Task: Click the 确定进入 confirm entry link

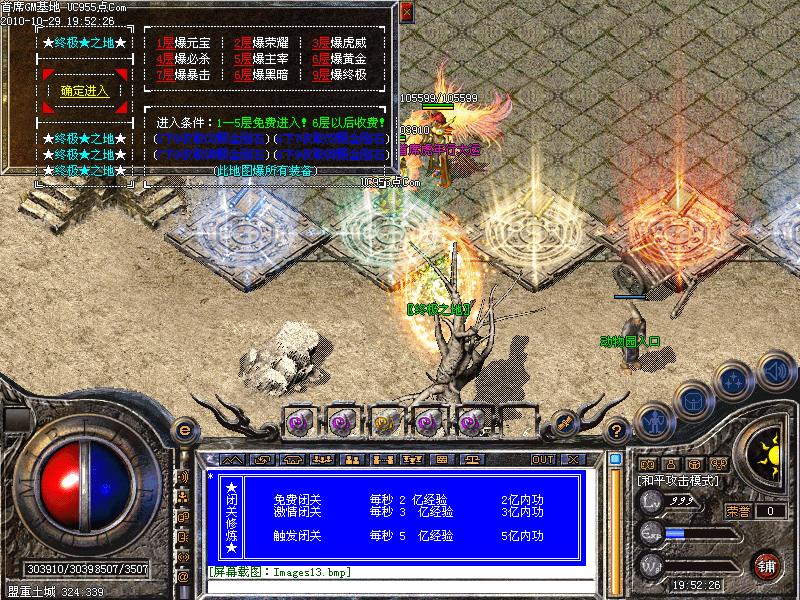Action: tap(84, 91)
